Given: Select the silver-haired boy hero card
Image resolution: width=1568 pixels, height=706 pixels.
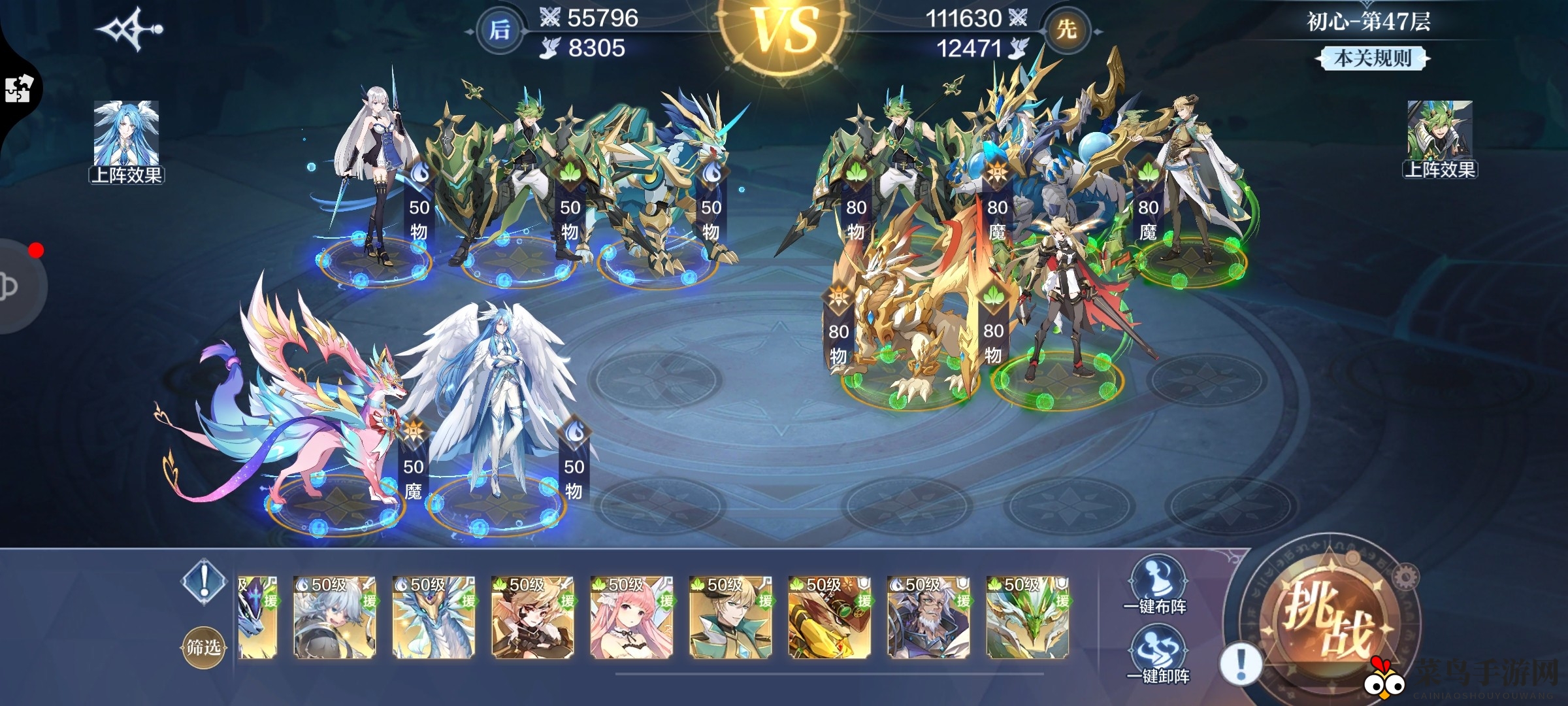Looking at the screenshot, I should pyautogui.click(x=335, y=617).
